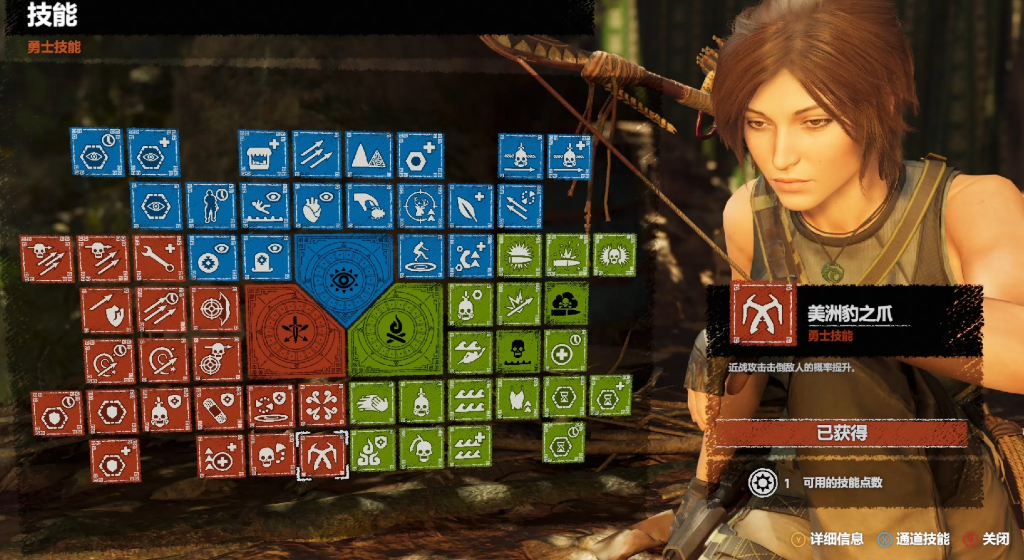The height and width of the screenshot is (560, 1024).
Task: Choose the green hand skill tile
Action: (x=372, y=402)
